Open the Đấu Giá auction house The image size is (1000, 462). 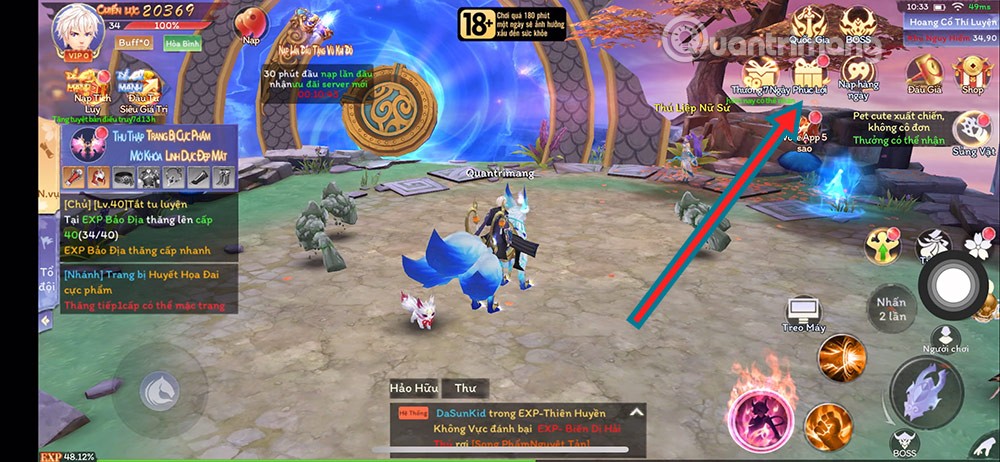point(925,74)
